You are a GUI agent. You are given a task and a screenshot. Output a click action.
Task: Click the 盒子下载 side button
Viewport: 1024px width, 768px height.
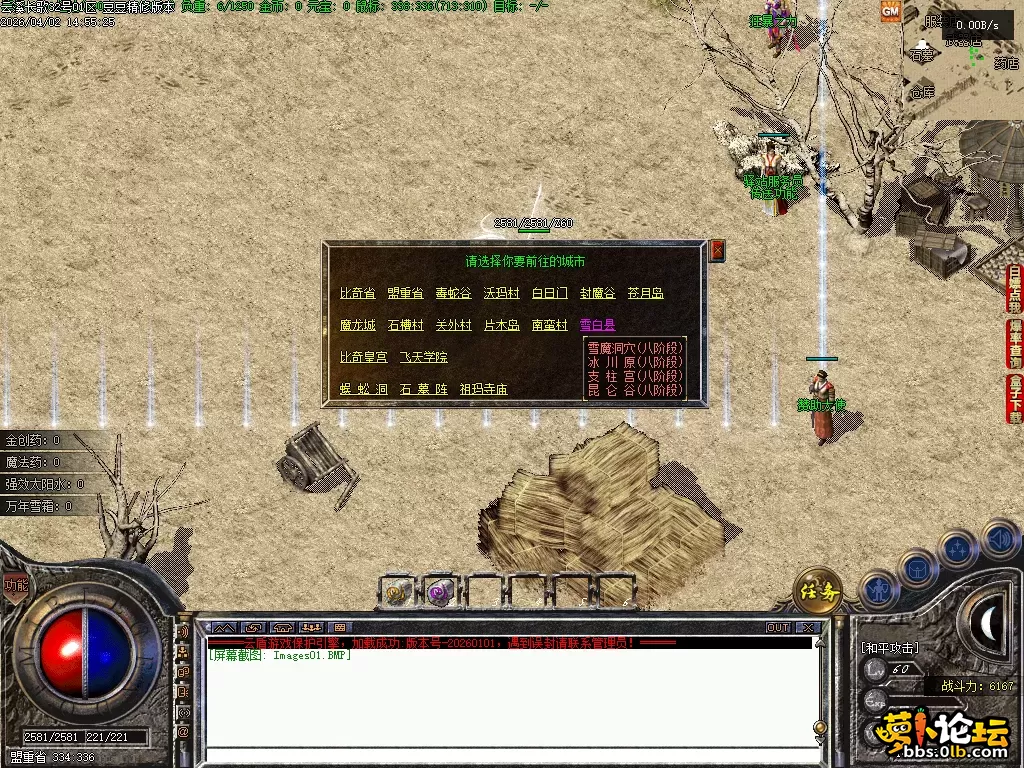[x=1015, y=398]
